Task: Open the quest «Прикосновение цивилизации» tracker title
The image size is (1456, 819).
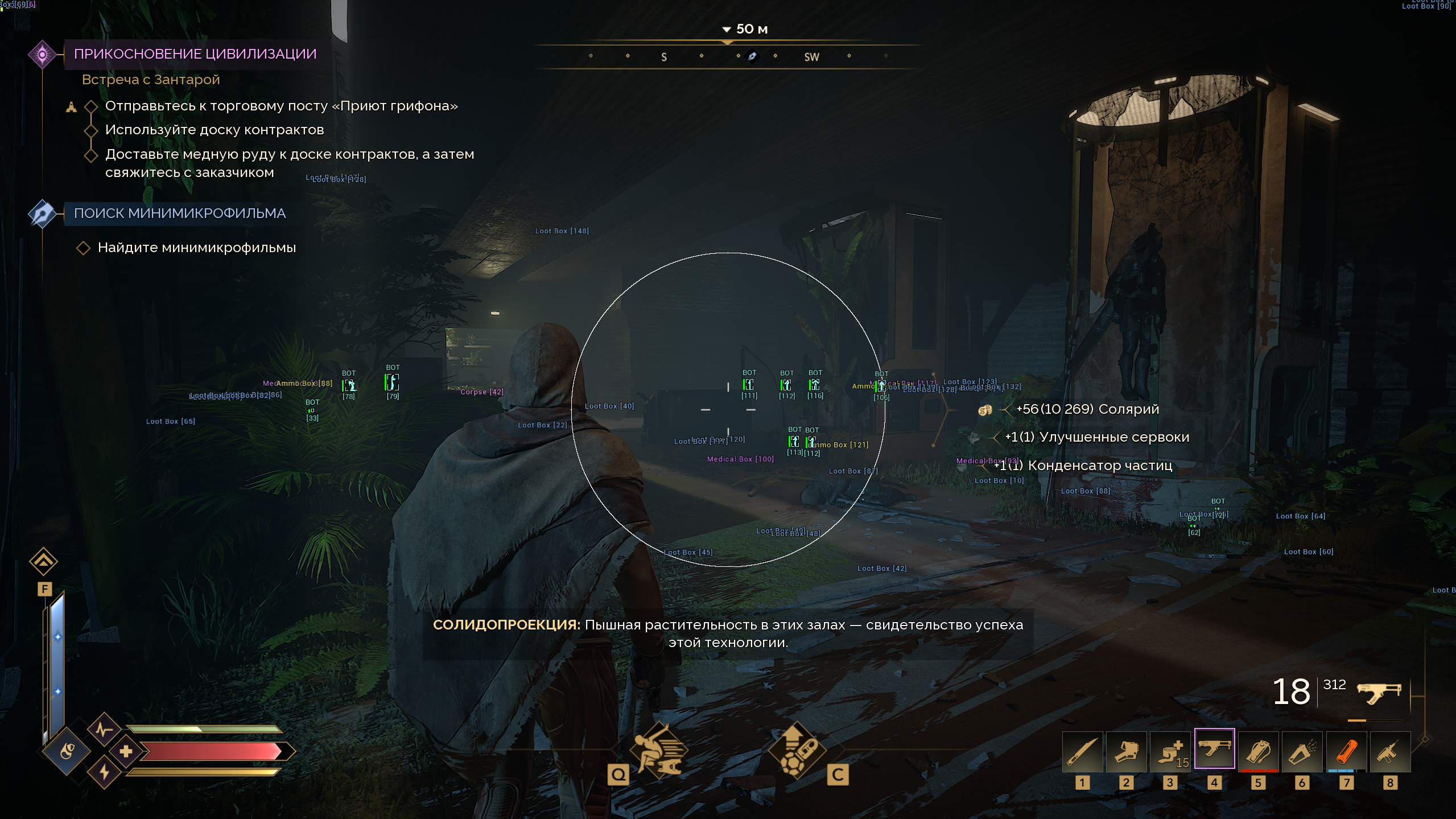Action: coord(195,54)
